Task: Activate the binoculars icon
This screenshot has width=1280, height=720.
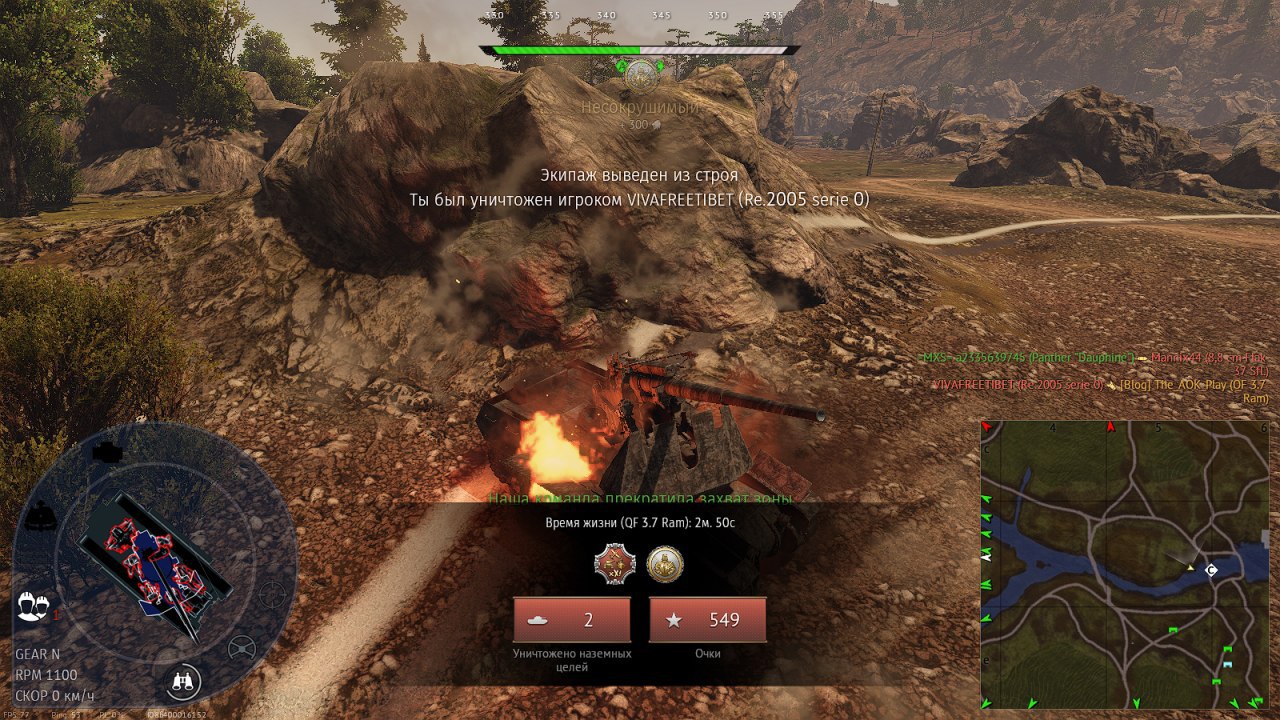Action: click(183, 682)
